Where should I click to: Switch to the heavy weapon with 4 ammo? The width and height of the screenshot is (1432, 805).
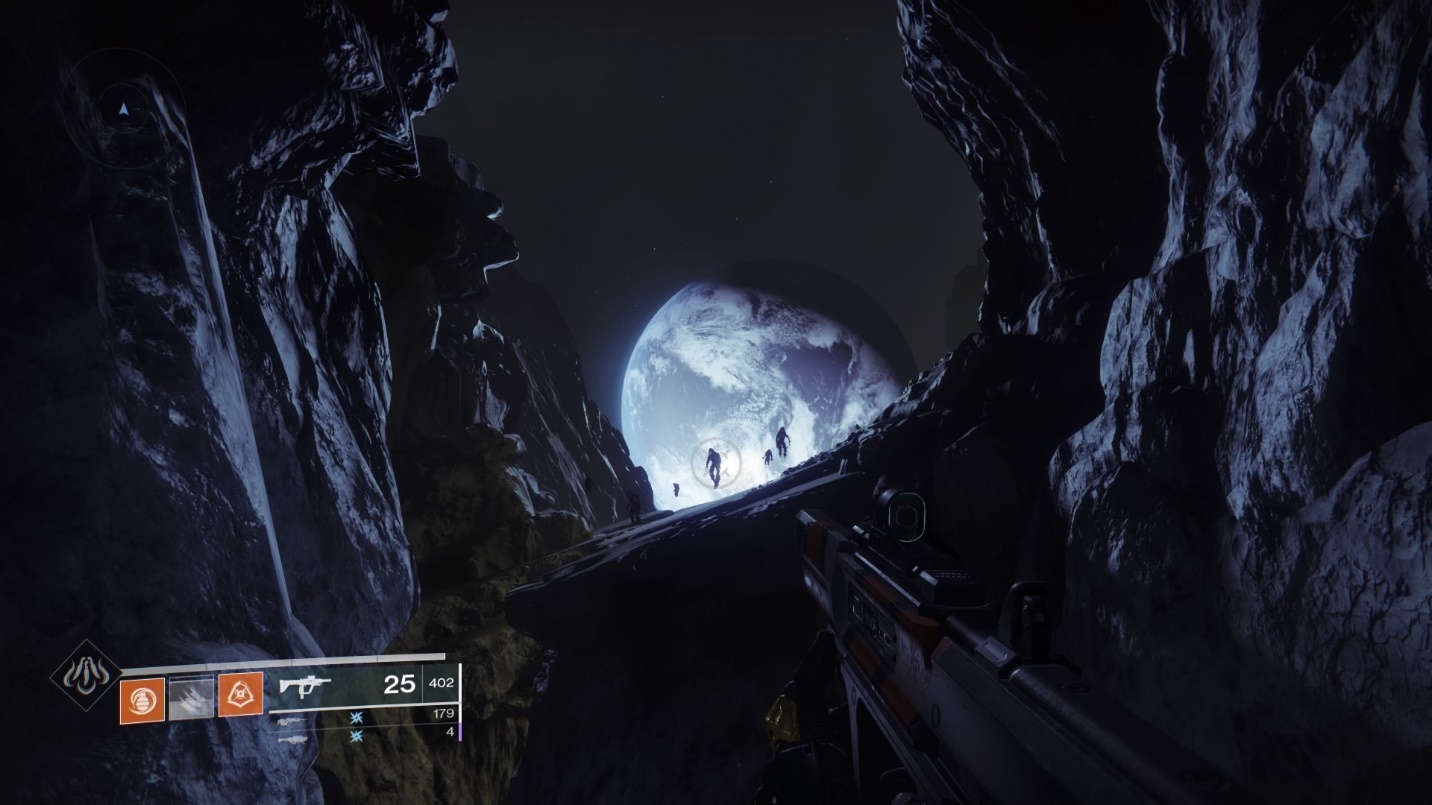[292, 738]
